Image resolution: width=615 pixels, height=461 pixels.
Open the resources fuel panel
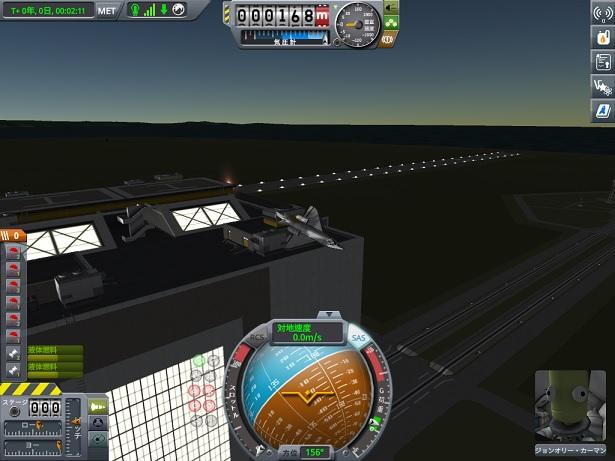(601, 37)
